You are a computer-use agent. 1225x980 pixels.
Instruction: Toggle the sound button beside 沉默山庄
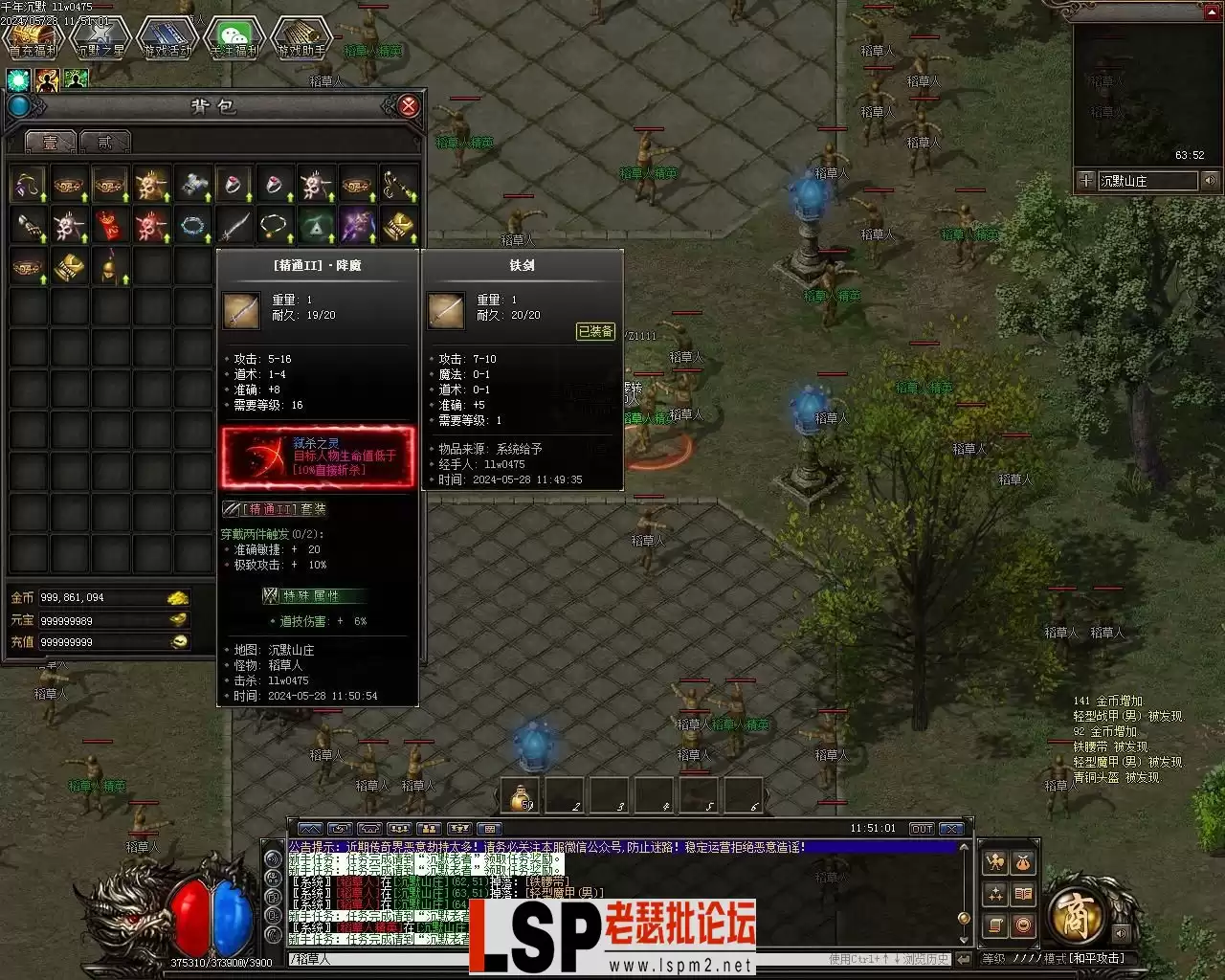click(1211, 180)
